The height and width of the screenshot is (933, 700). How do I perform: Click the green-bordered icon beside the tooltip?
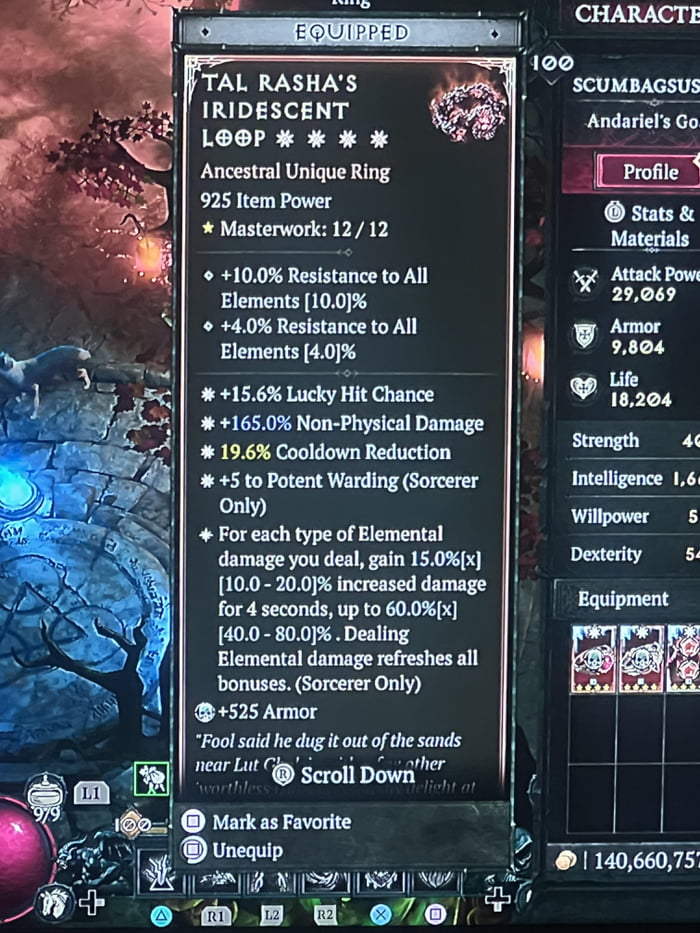point(151,779)
